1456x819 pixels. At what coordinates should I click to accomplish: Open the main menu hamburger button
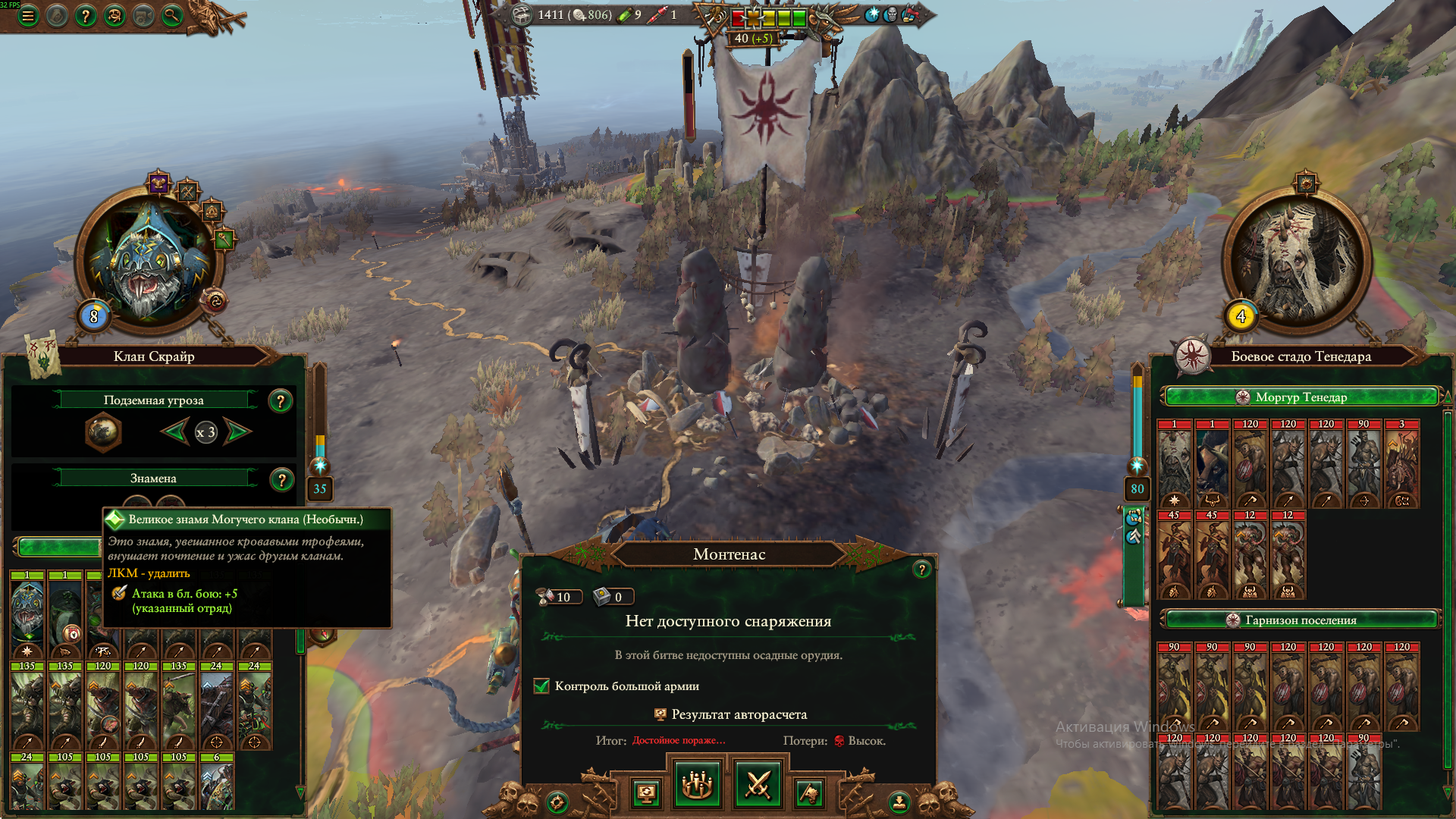(28, 15)
